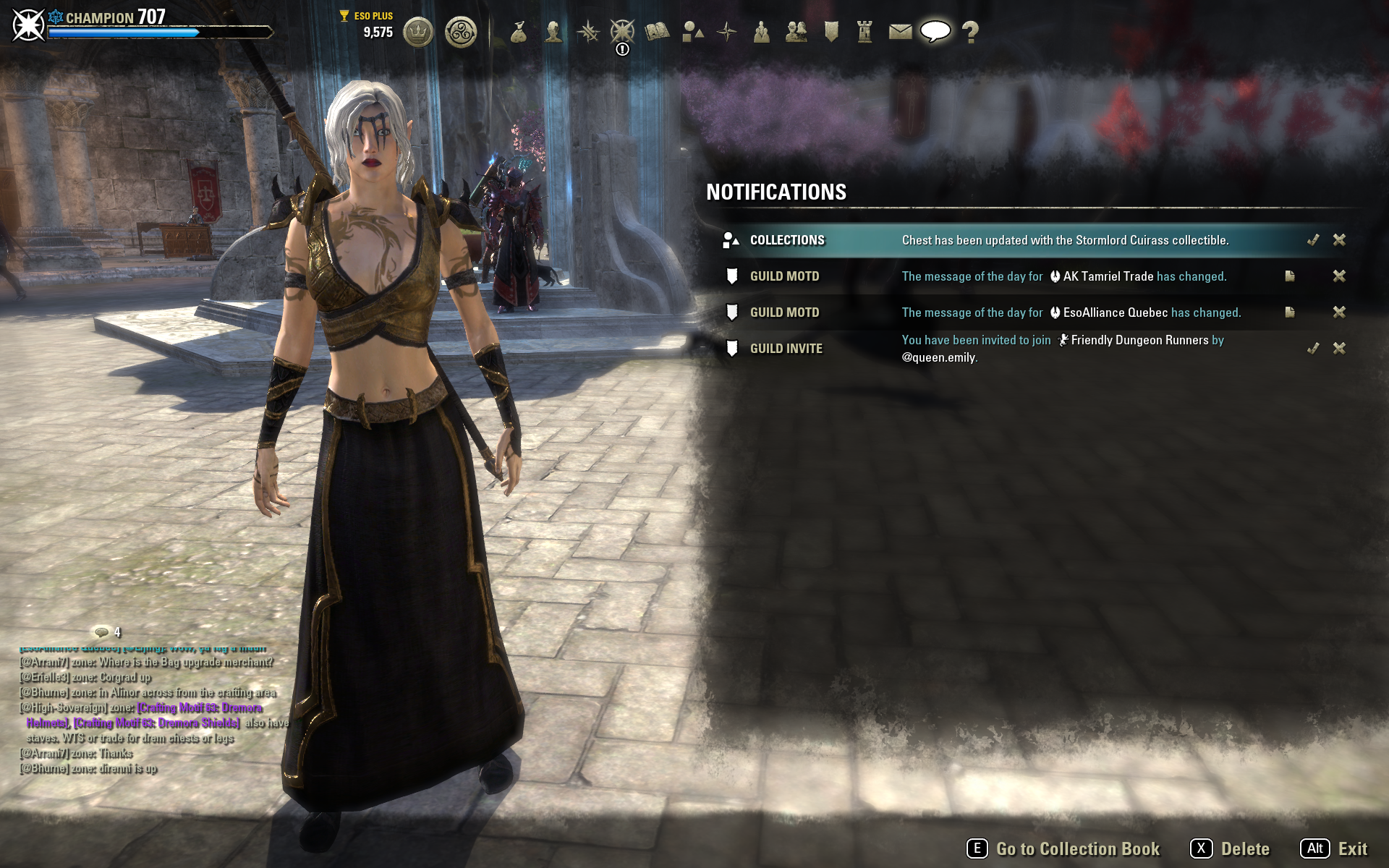The image size is (1389, 868).
Task: Open the Crown Store crown icon
Action: (x=417, y=32)
